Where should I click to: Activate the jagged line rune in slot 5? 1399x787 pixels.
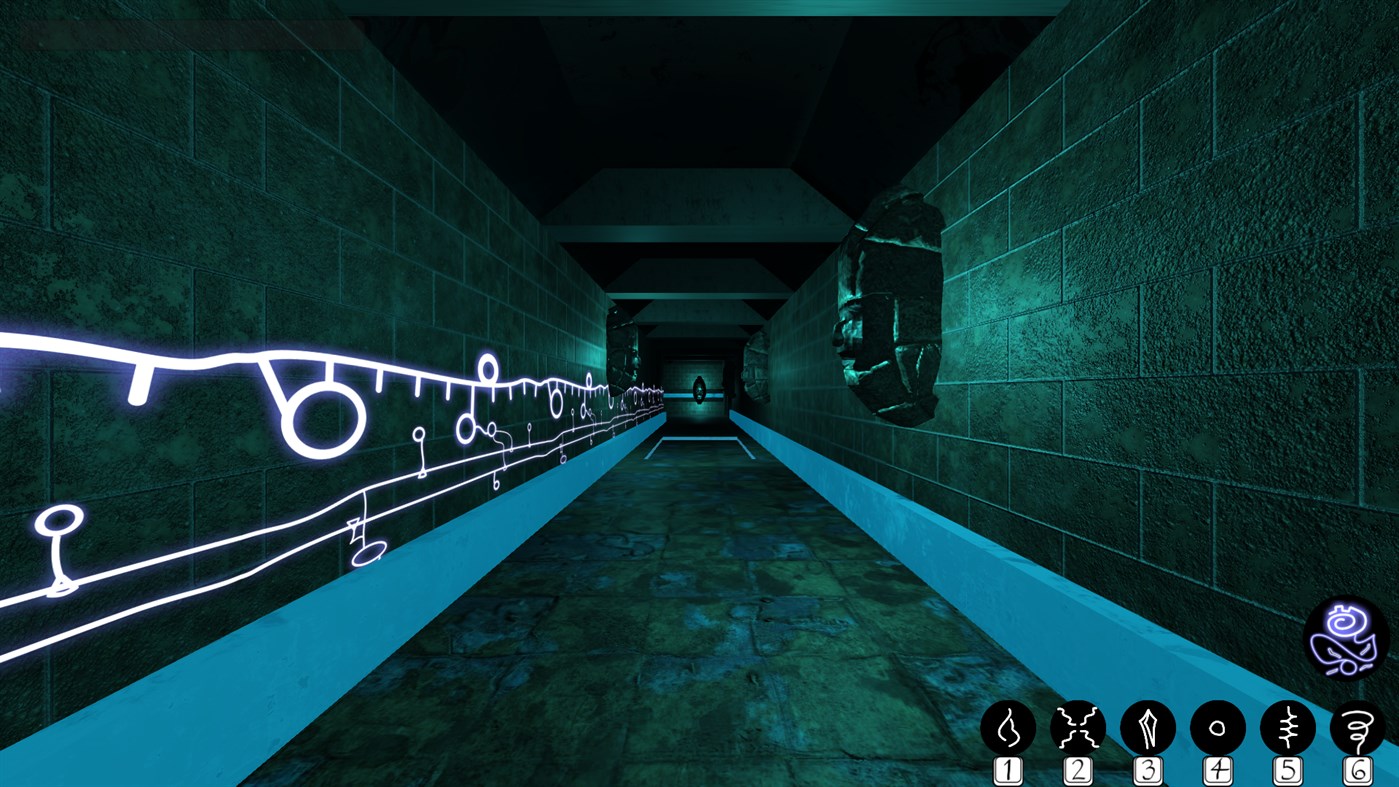click(x=1286, y=729)
